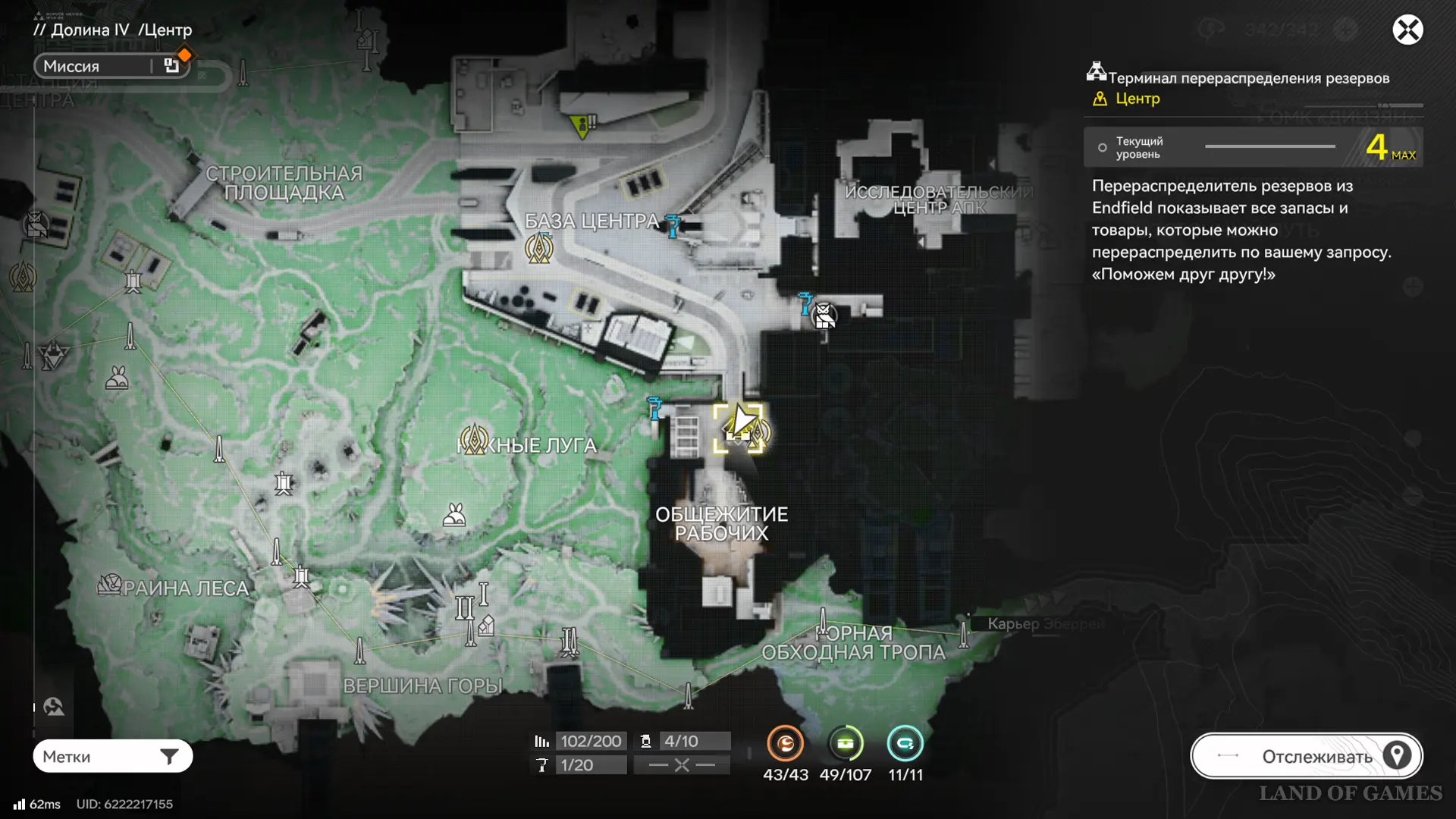The image size is (1456, 819).
Task: Select the База Центра emblem marker
Action: pos(539,248)
